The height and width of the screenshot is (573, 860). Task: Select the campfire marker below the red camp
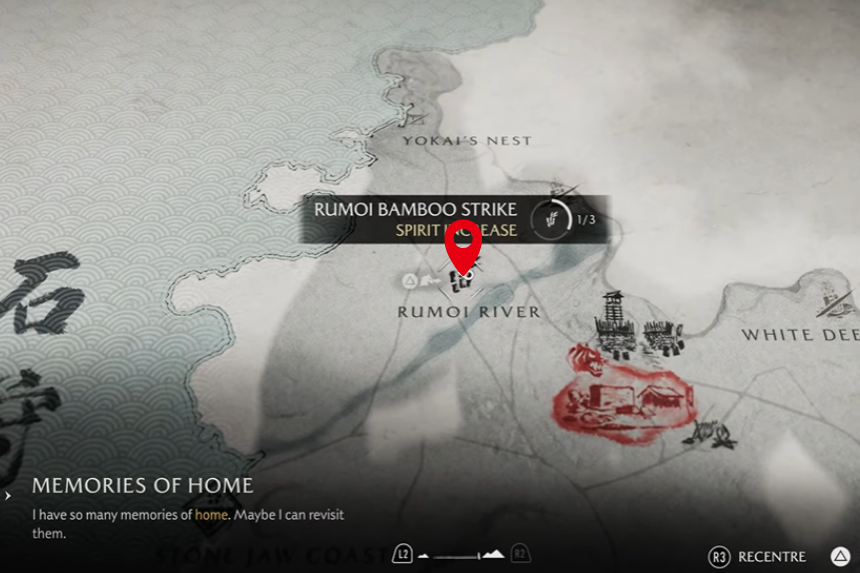720,434
